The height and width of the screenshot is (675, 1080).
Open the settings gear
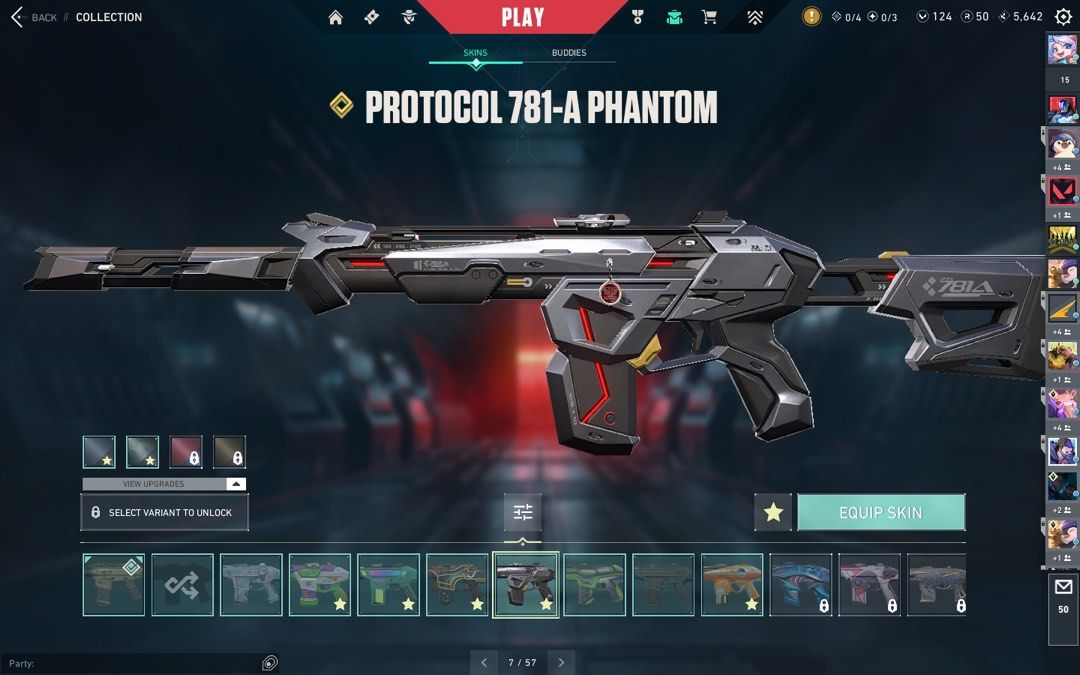click(1063, 17)
